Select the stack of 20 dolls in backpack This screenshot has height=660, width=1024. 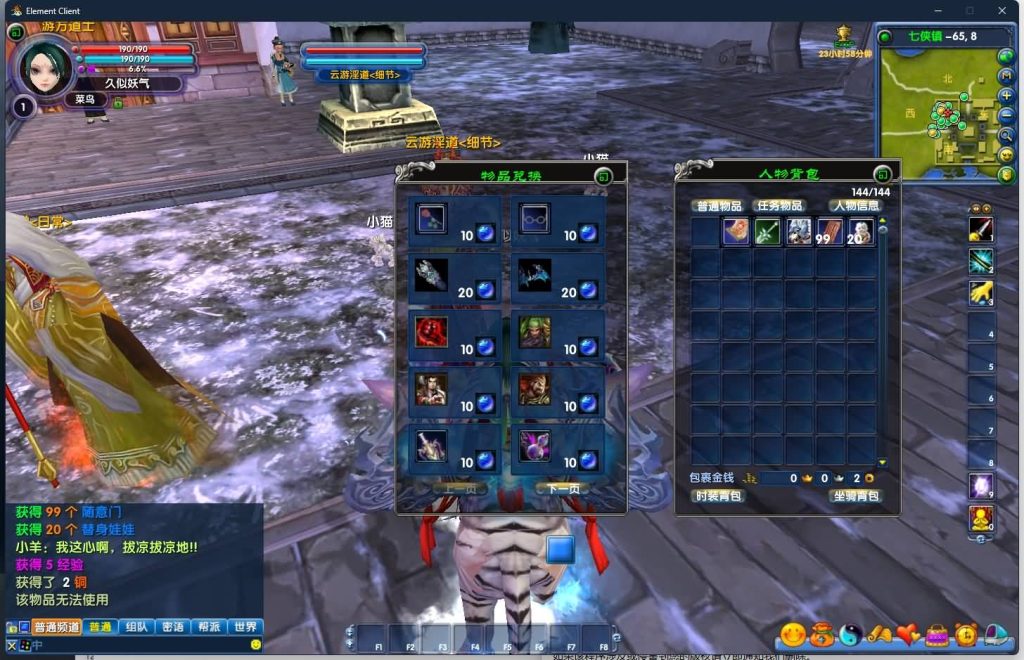point(860,232)
